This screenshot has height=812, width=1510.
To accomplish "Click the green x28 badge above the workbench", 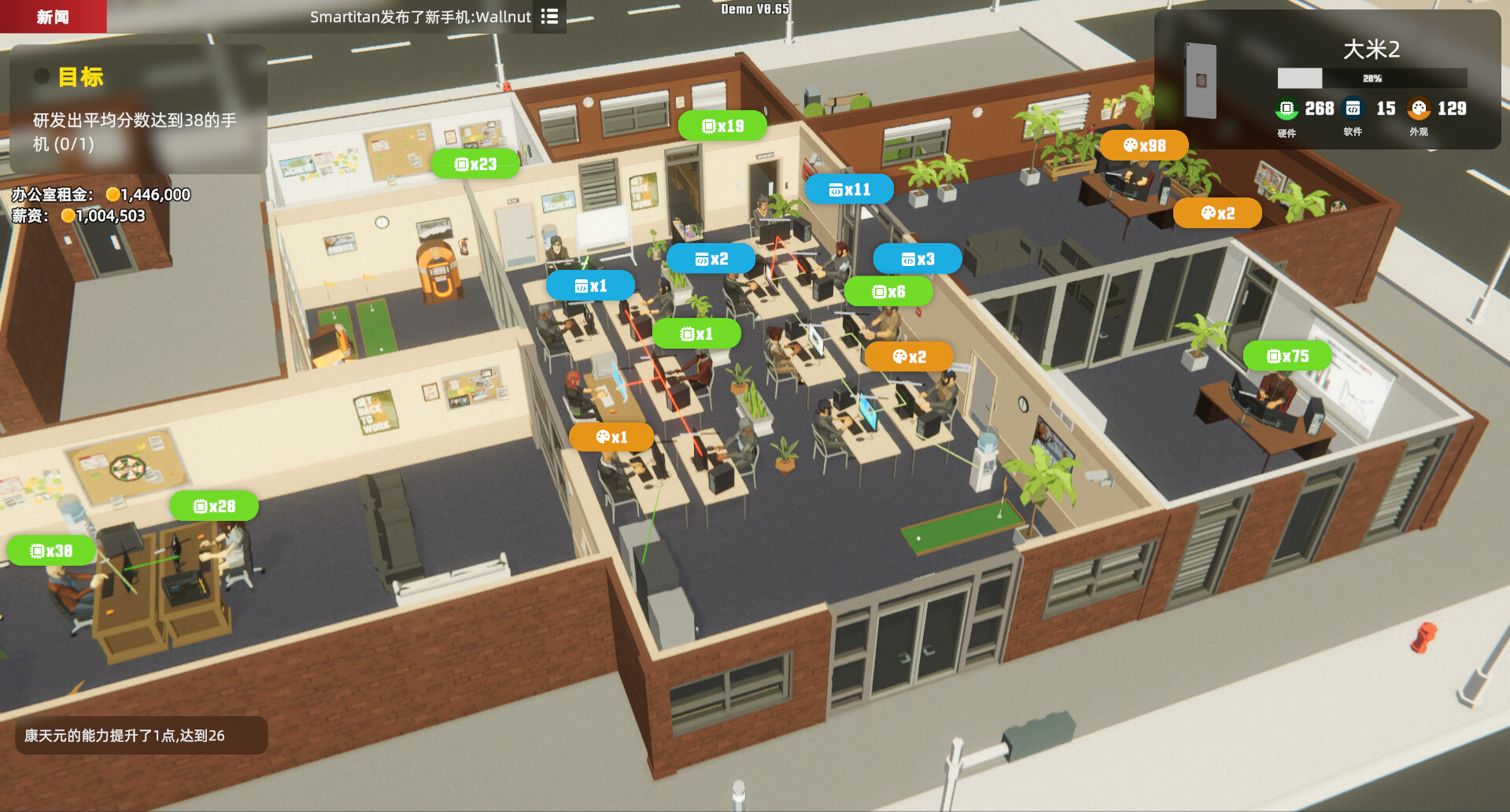I will click(214, 506).
